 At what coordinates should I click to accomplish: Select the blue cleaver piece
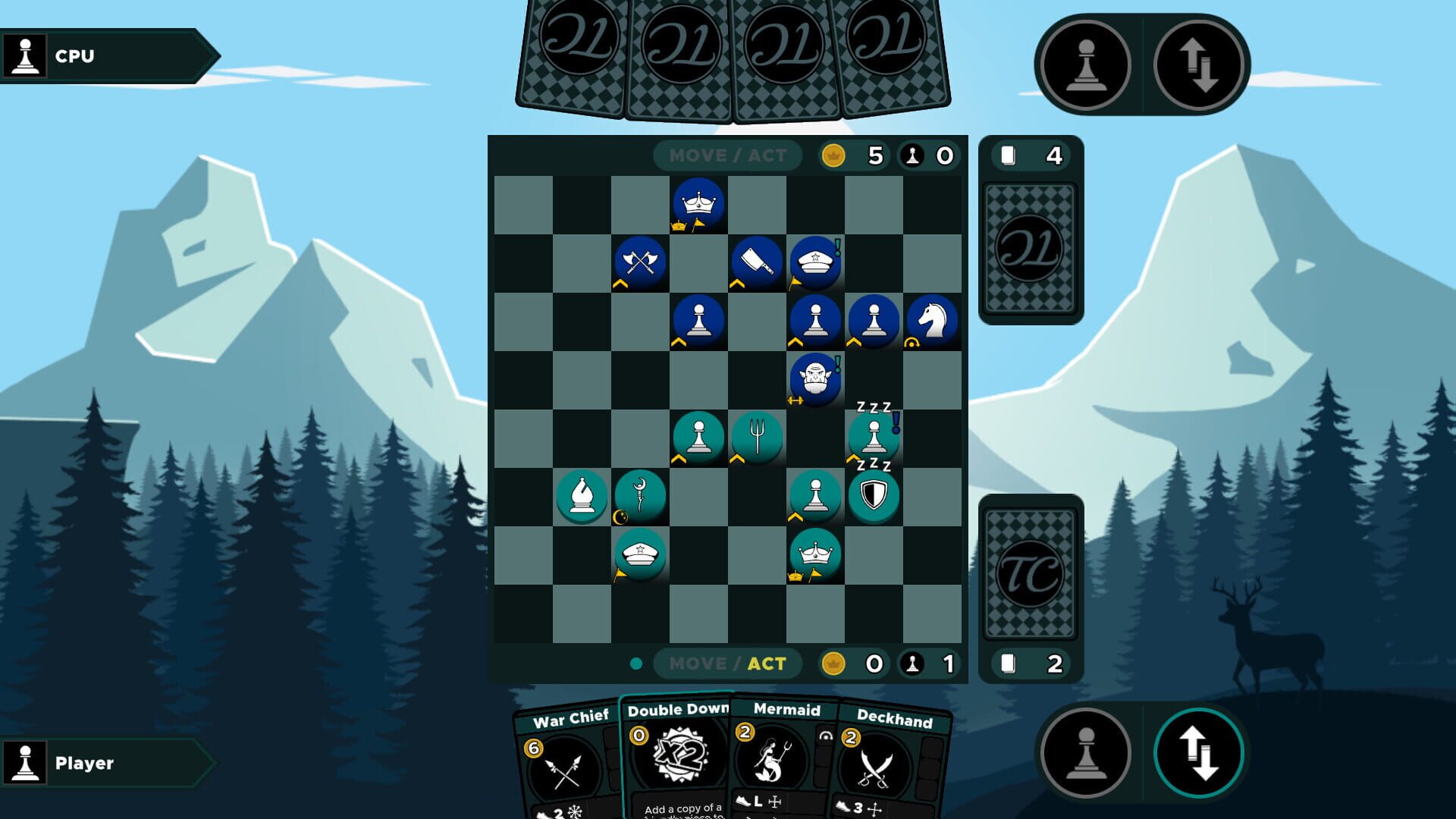pyautogui.click(x=756, y=261)
